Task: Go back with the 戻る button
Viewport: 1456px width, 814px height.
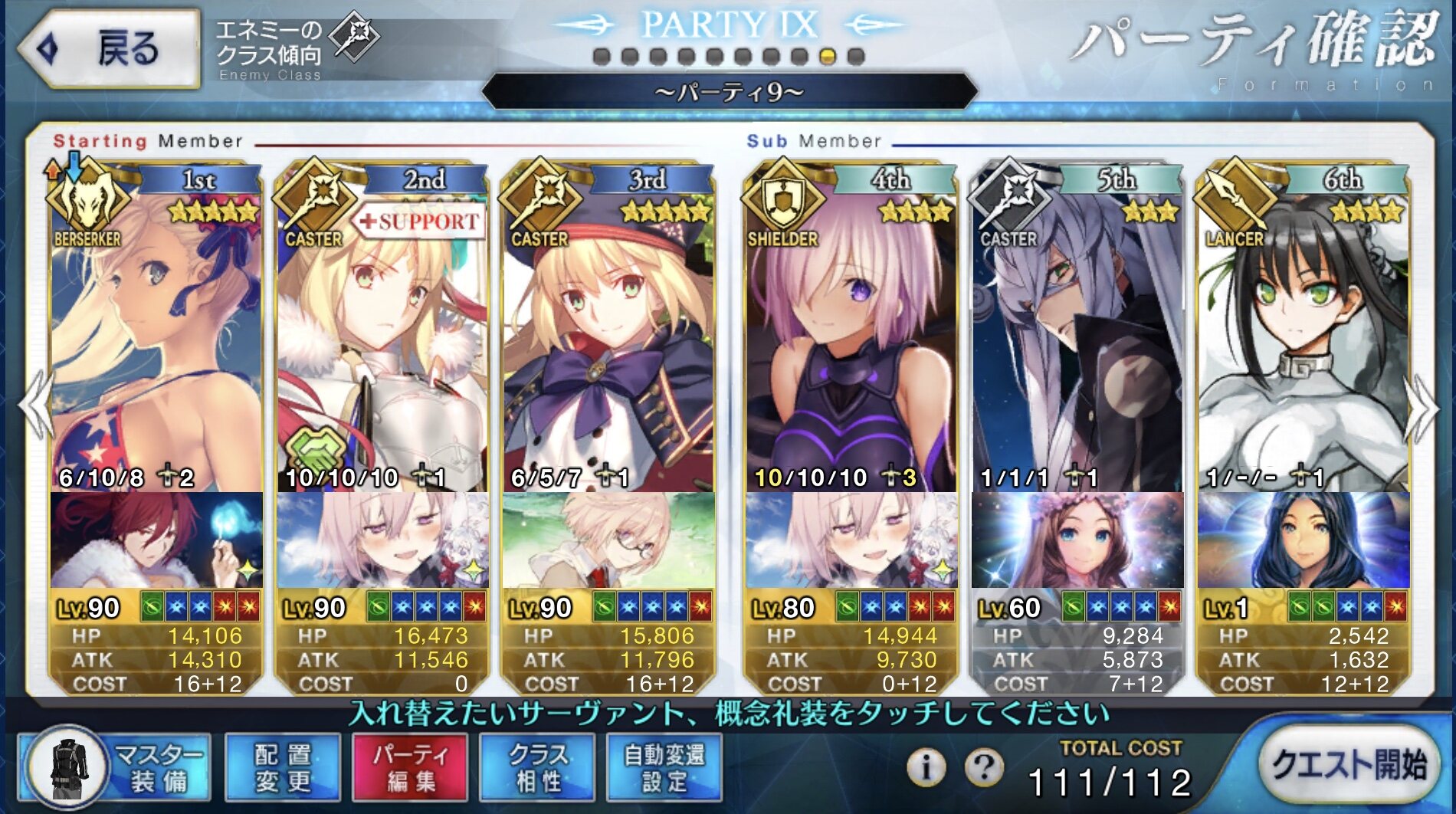Action: tap(109, 49)
